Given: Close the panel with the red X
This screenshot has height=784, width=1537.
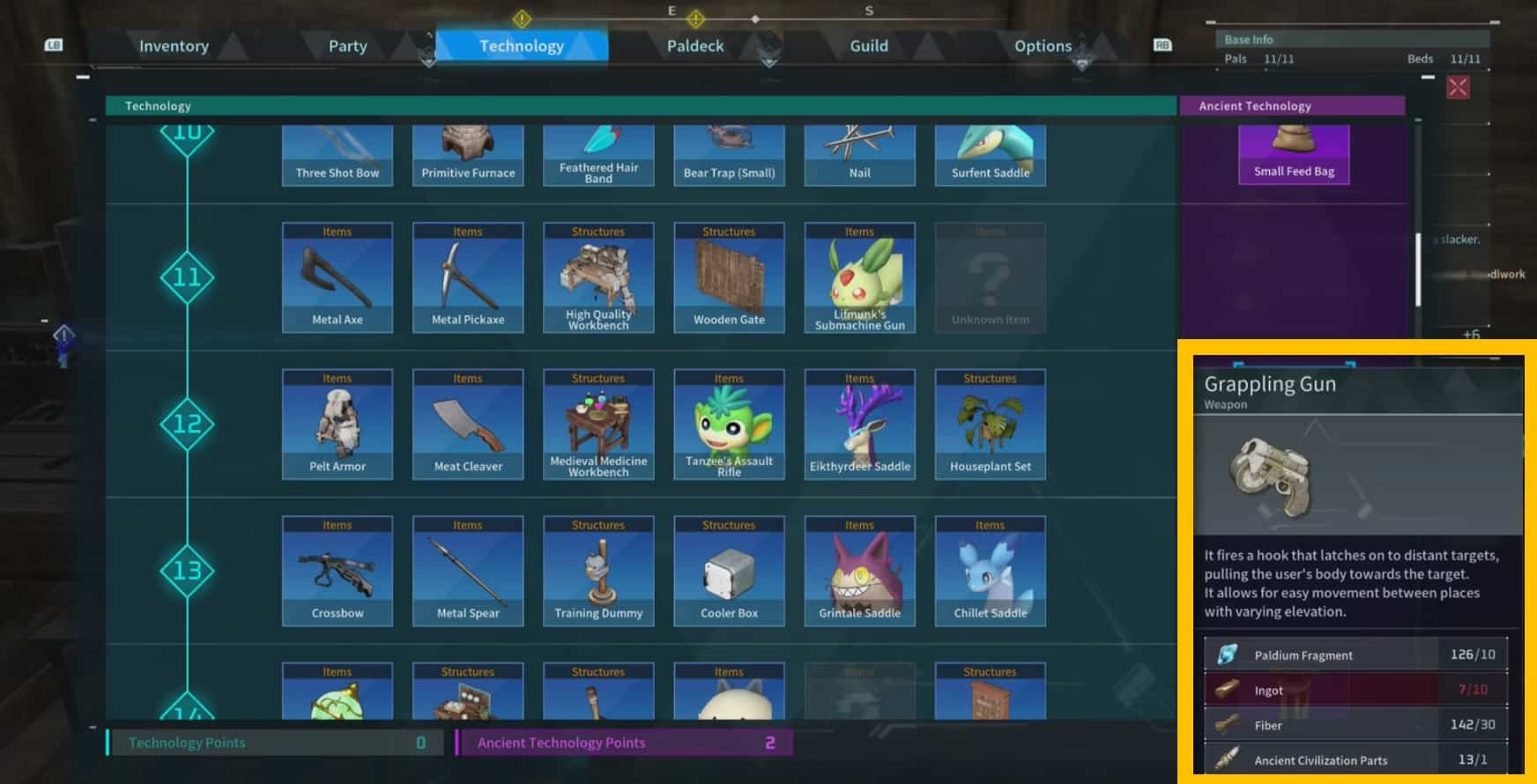Looking at the screenshot, I should click(x=1458, y=87).
